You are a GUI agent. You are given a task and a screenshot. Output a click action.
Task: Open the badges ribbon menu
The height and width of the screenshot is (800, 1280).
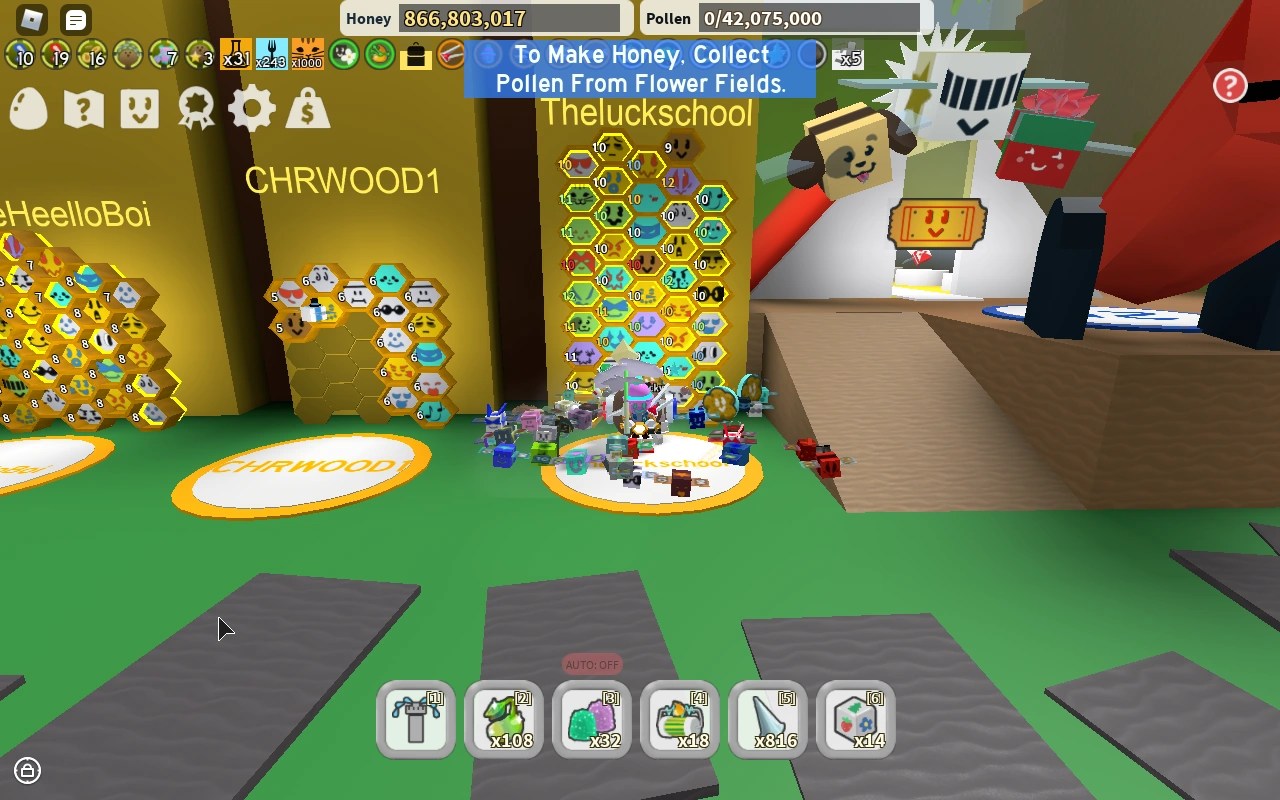(196, 109)
